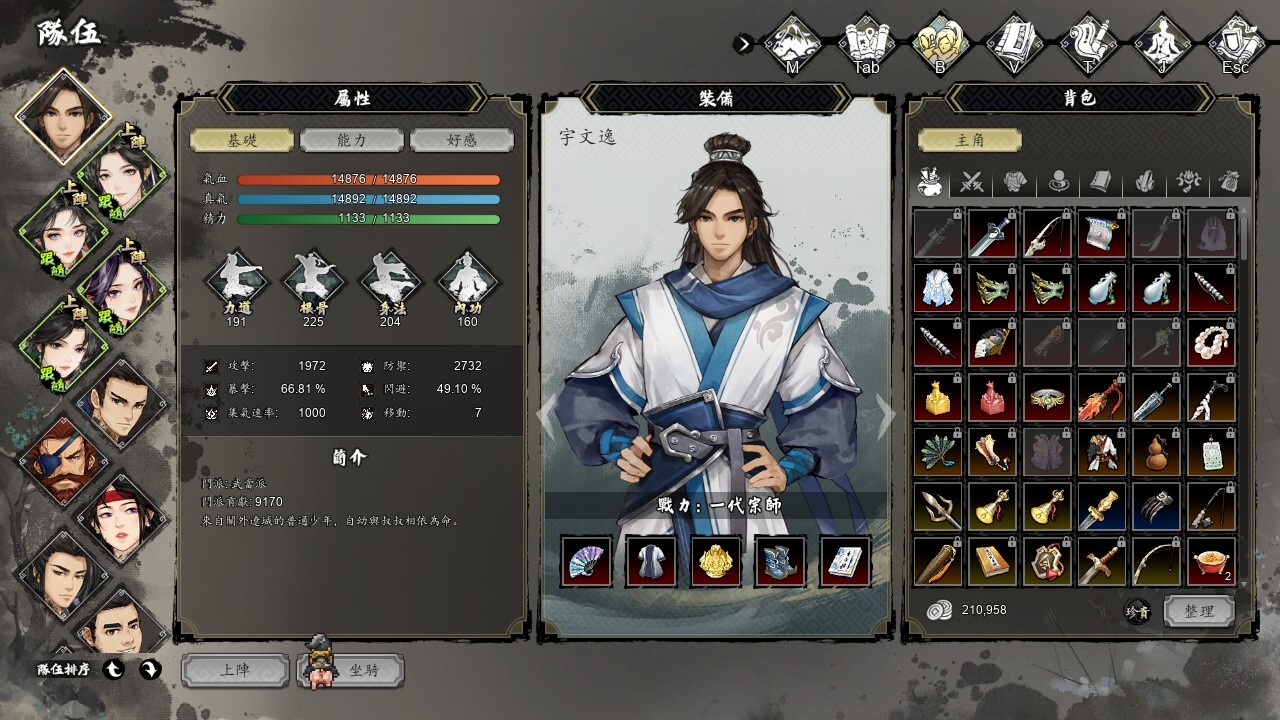Image resolution: width=1280 pixels, height=720 pixels.
Task: Select the pearl bracelet in backpack
Action: (1211, 343)
